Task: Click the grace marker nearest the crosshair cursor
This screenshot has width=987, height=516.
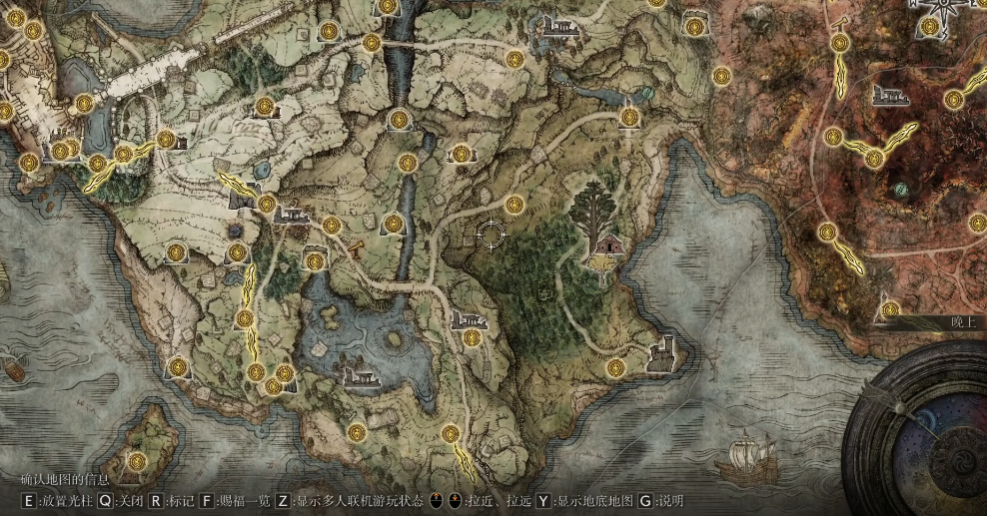Action: pyautogui.click(x=514, y=205)
